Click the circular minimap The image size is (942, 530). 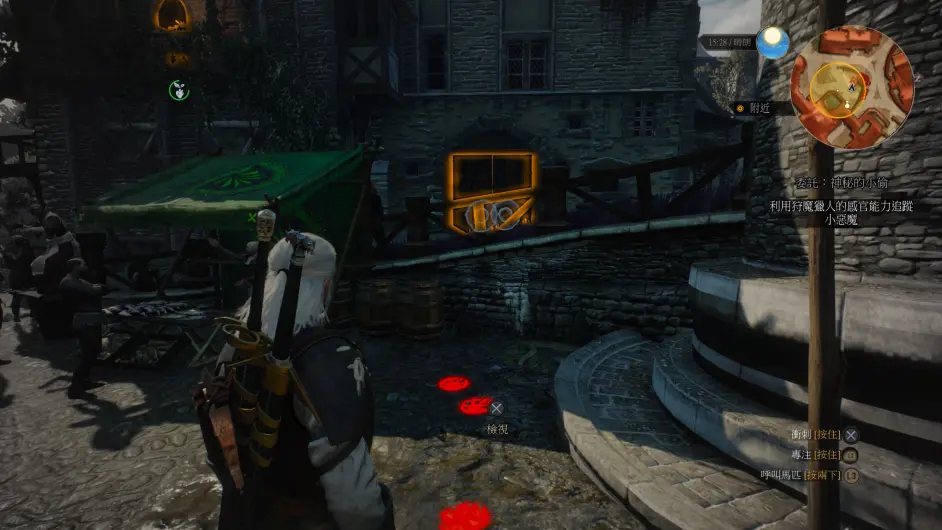point(851,87)
